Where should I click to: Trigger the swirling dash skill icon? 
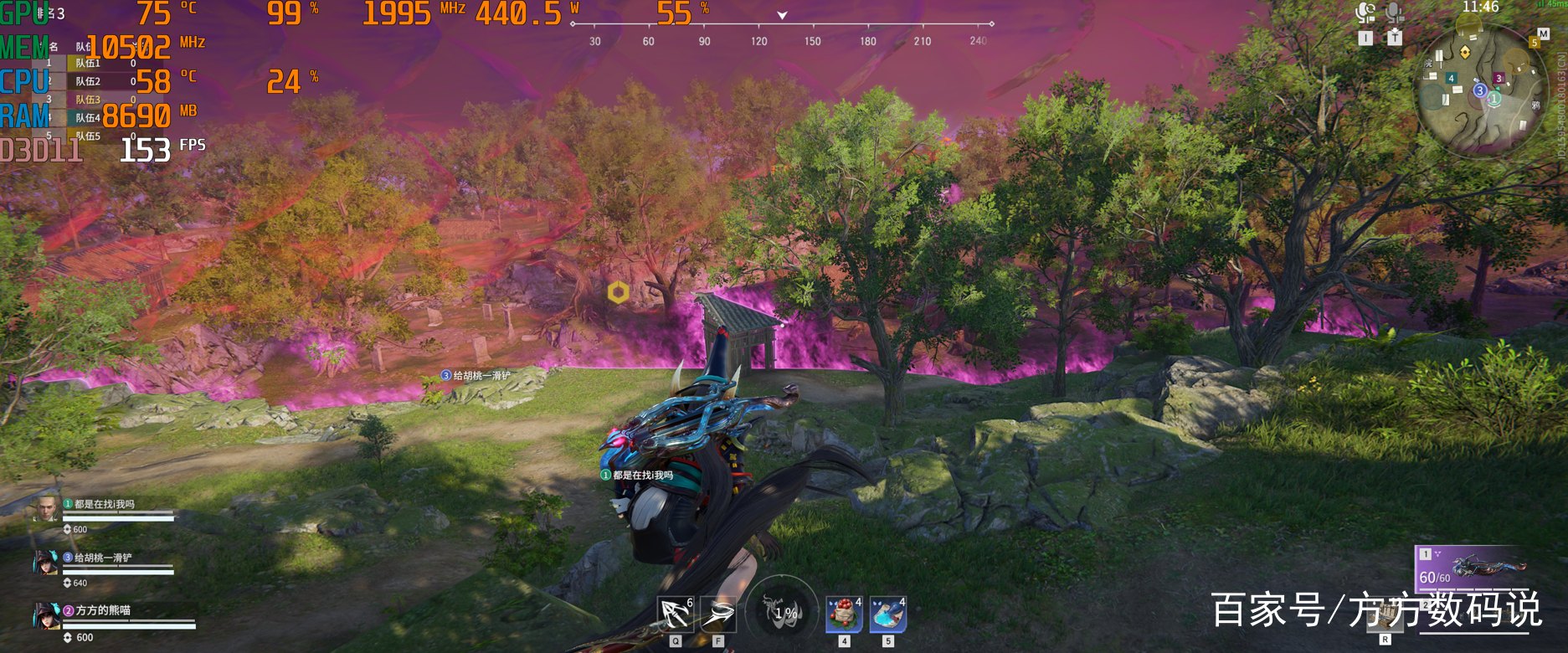(x=718, y=614)
